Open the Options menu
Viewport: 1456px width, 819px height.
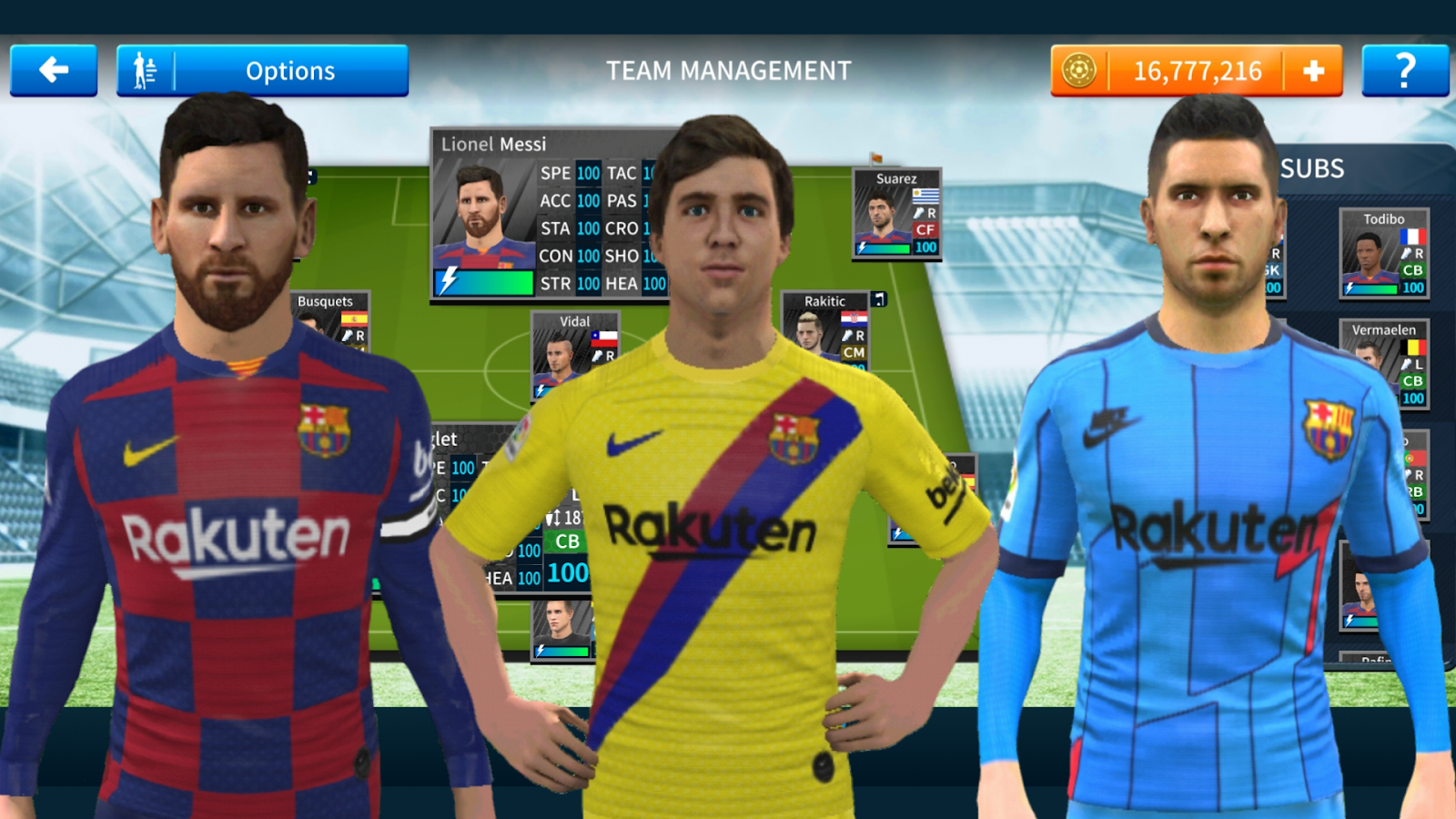[288, 70]
